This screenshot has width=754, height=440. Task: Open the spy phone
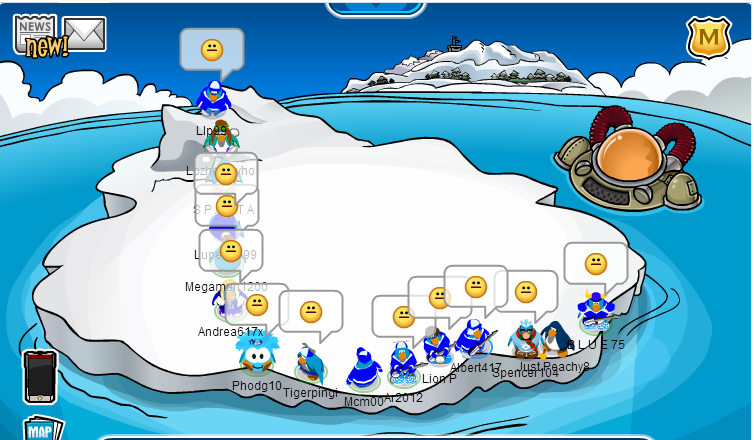[40, 376]
